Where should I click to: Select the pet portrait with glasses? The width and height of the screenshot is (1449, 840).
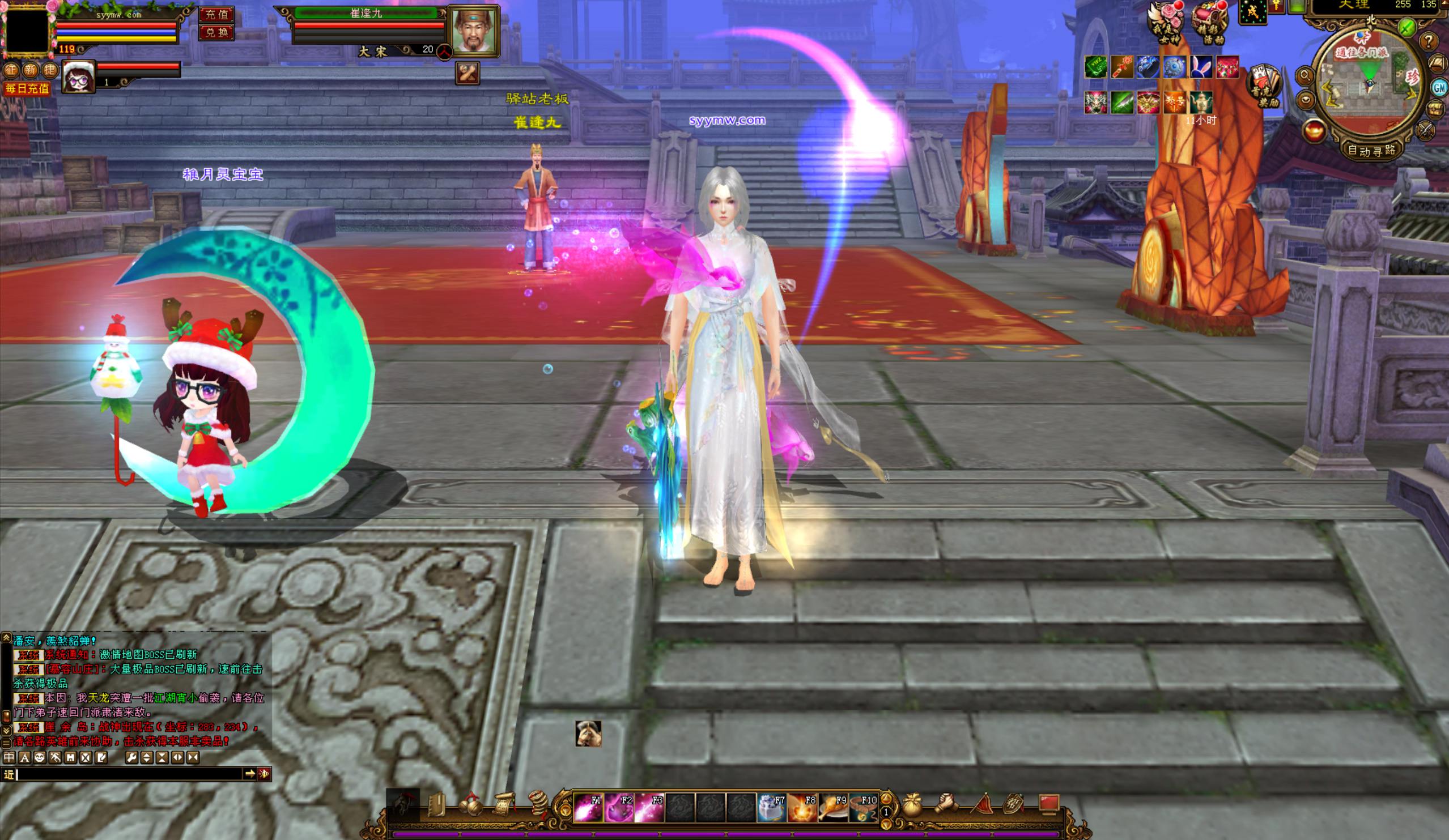coord(78,76)
